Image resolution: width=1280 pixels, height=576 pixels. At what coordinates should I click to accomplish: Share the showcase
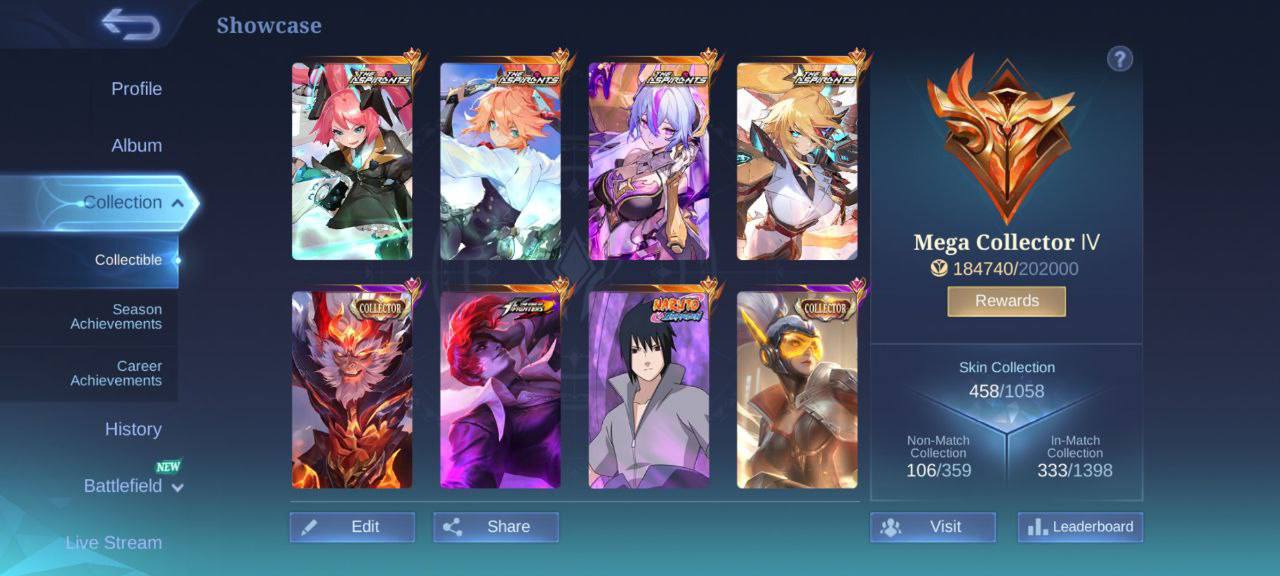point(496,527)
